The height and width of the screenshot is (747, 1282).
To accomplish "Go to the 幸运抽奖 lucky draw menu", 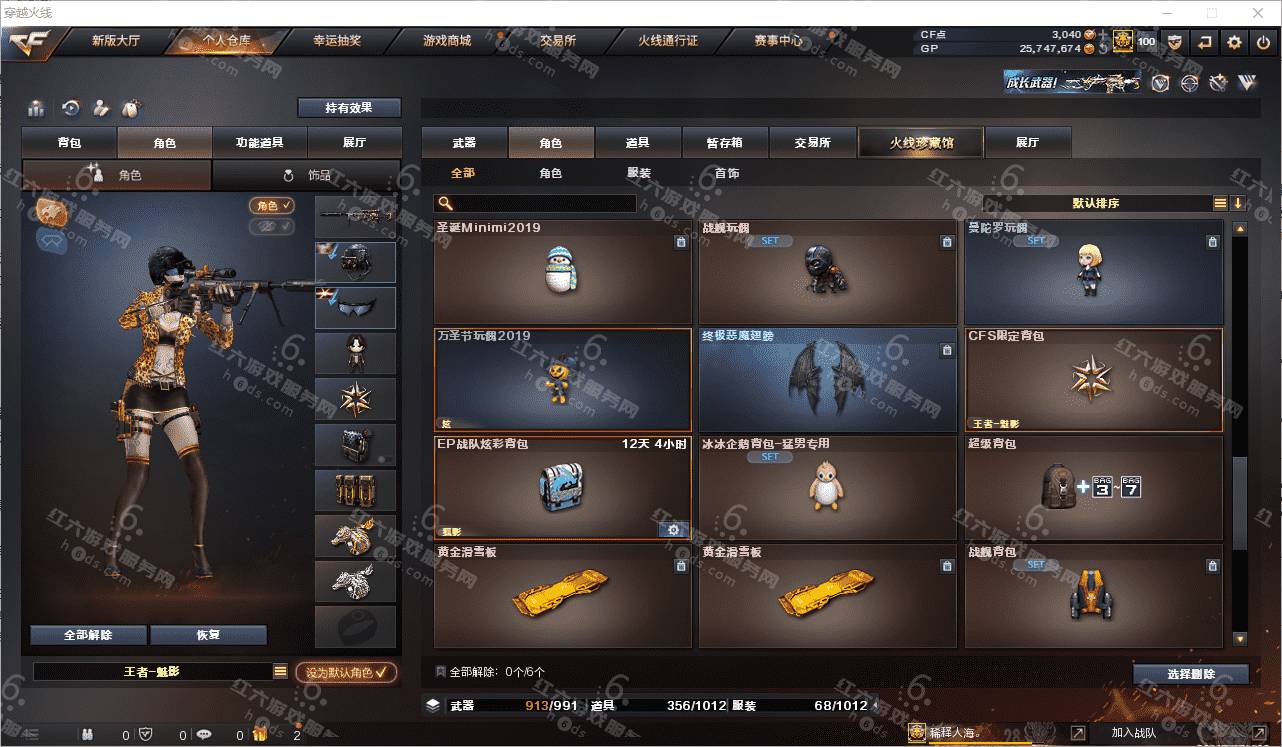I will (x=337, y=41).
